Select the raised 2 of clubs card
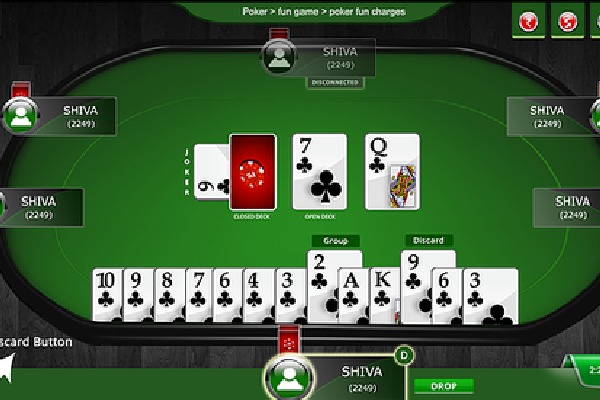The height and width of the screenshot is (400, 600). 319,280
